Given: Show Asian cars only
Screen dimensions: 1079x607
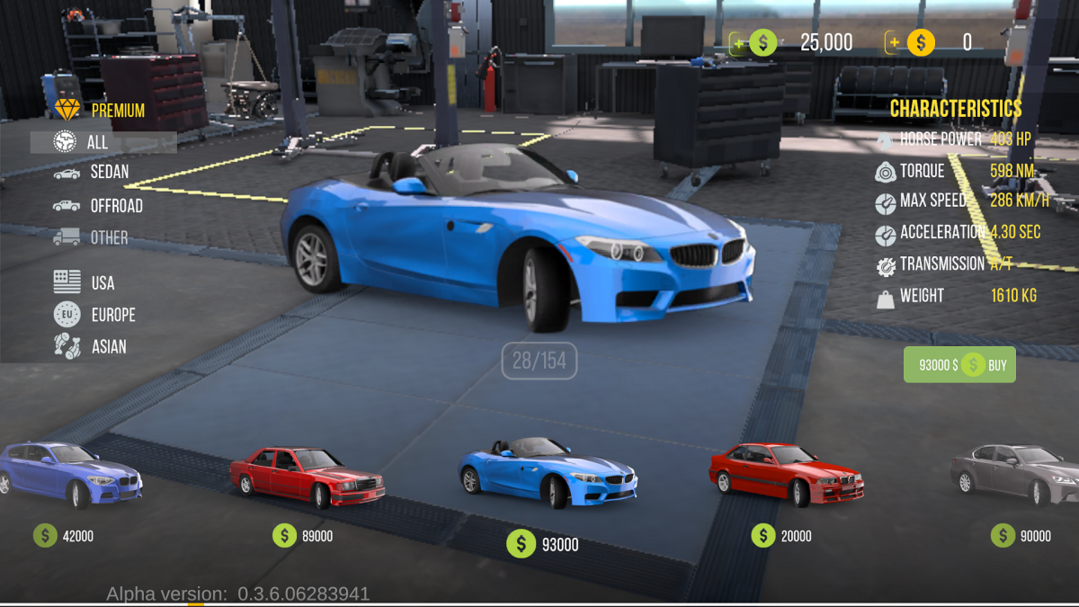Looking at the screenshot, I should pyautogui.click(x=91, y=347).
